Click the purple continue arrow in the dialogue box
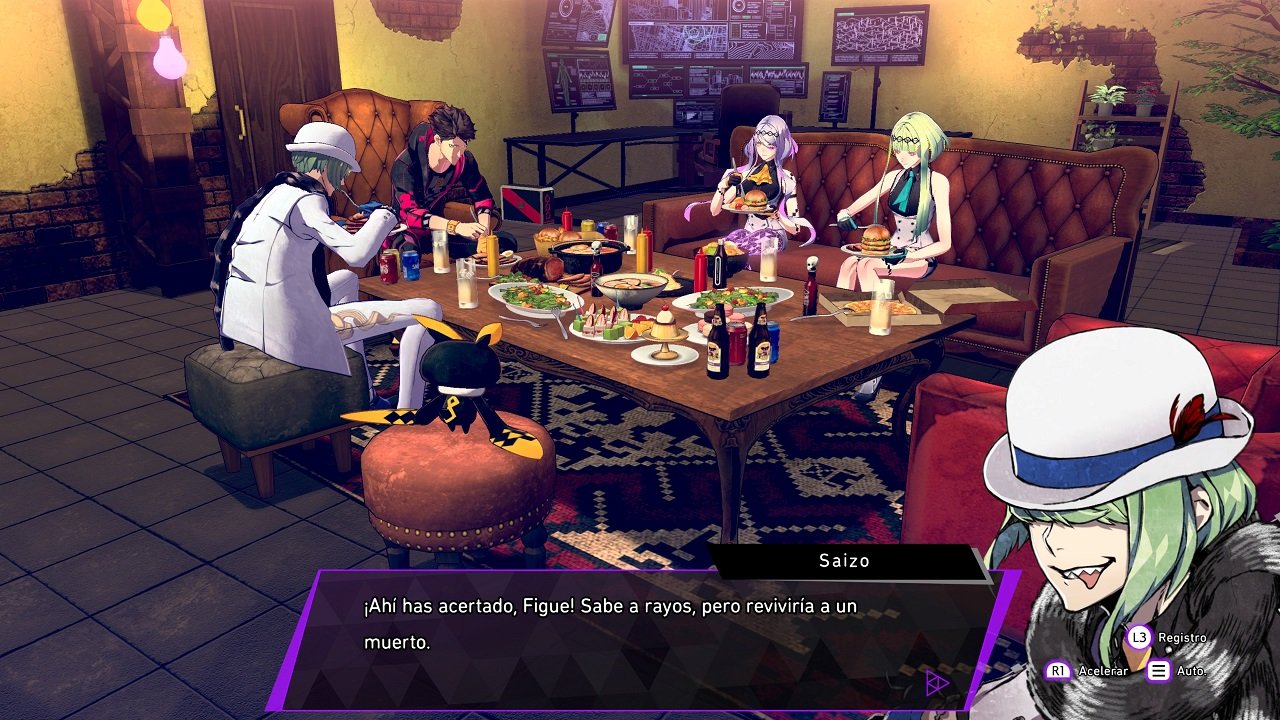1280x720 pixels. click(936, 683)
